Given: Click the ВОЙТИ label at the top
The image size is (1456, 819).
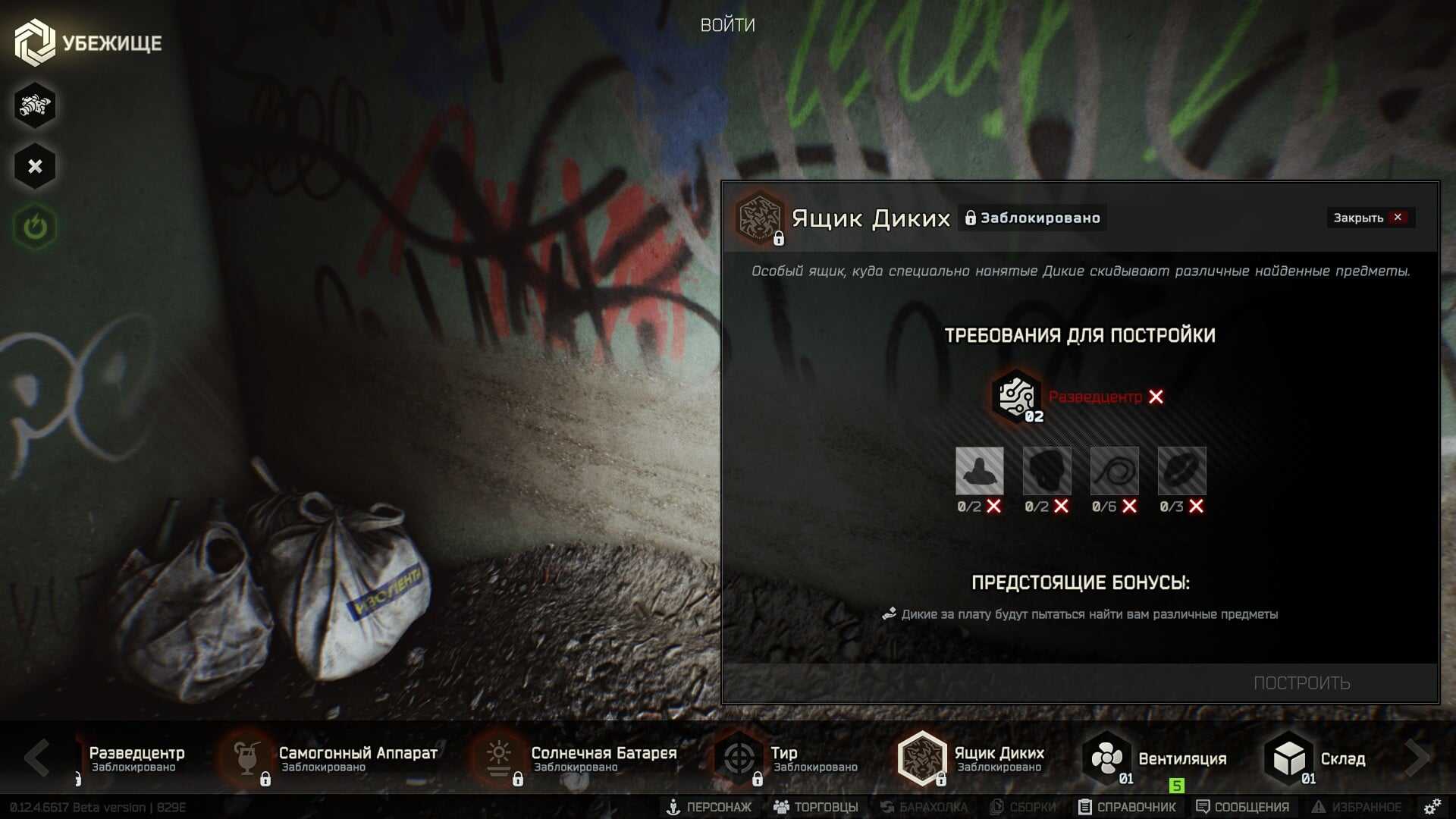Looking at the screenshot, I should (727, 25).
